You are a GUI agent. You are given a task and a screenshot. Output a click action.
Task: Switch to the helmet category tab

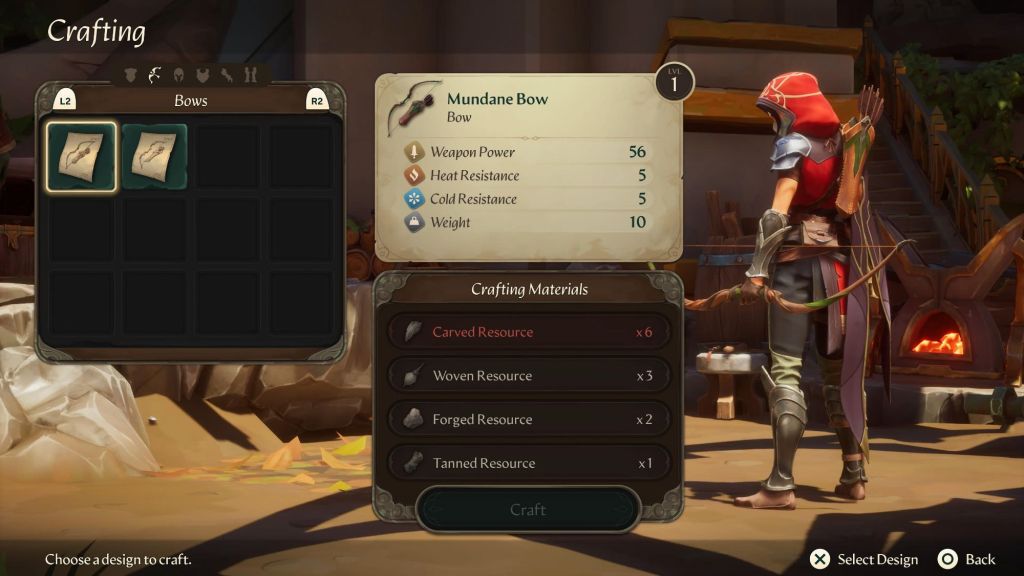pyautogui.click(x=179, y=75)
